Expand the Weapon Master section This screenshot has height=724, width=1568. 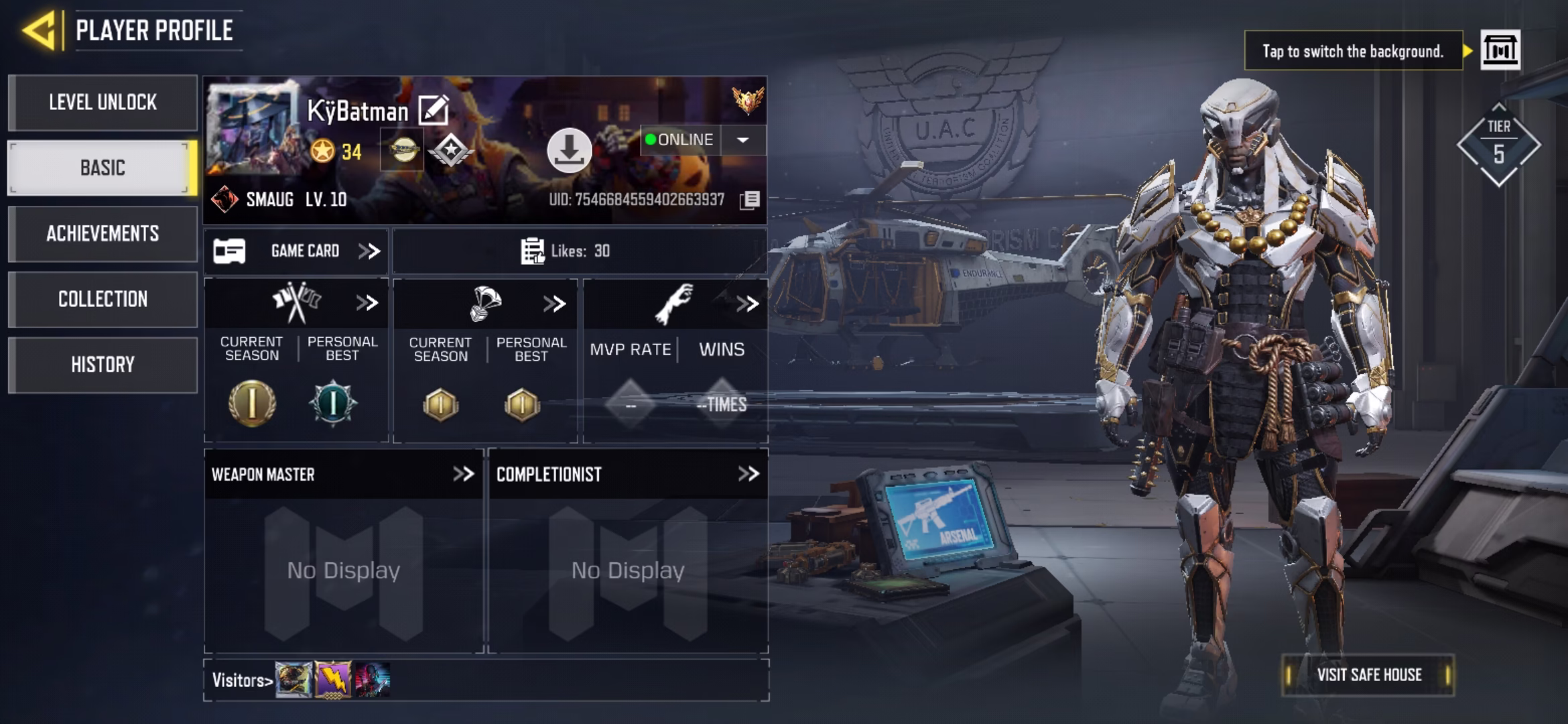(x=463, y=474)
